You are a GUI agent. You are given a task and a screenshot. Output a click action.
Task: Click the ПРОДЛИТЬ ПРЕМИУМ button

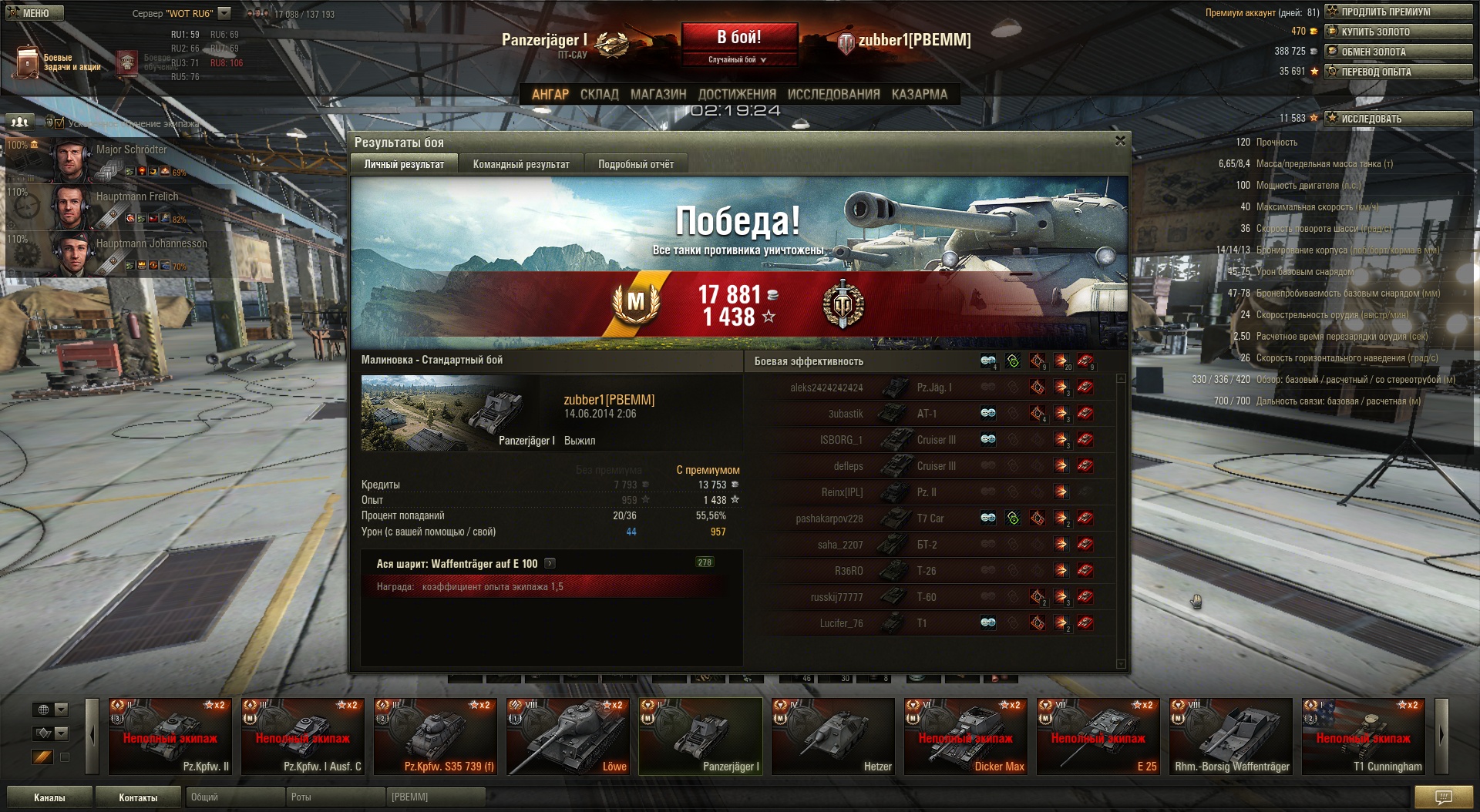coord(1398,12)
